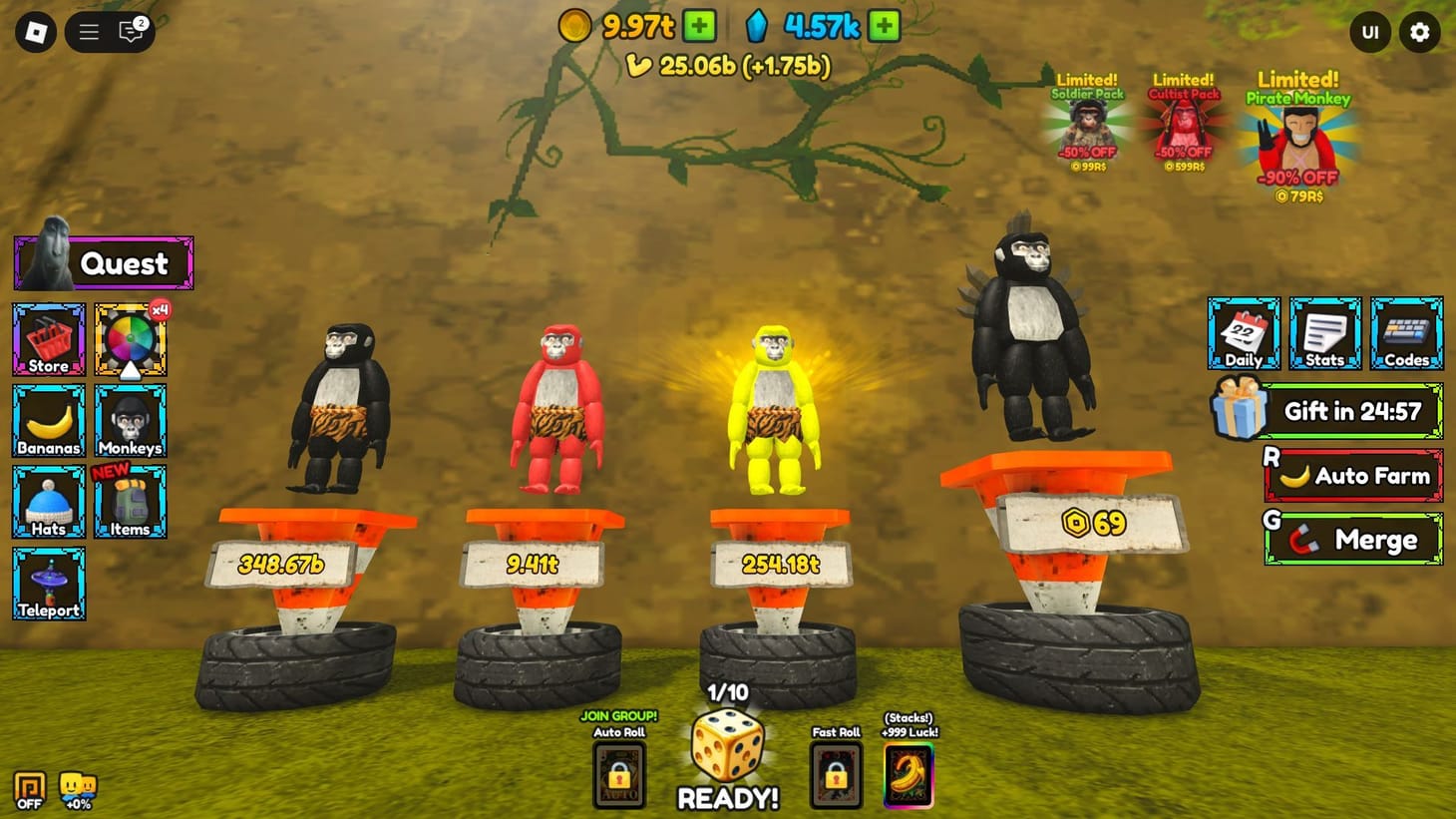
Task: Open the Hats menu
Action: point(48,501)
